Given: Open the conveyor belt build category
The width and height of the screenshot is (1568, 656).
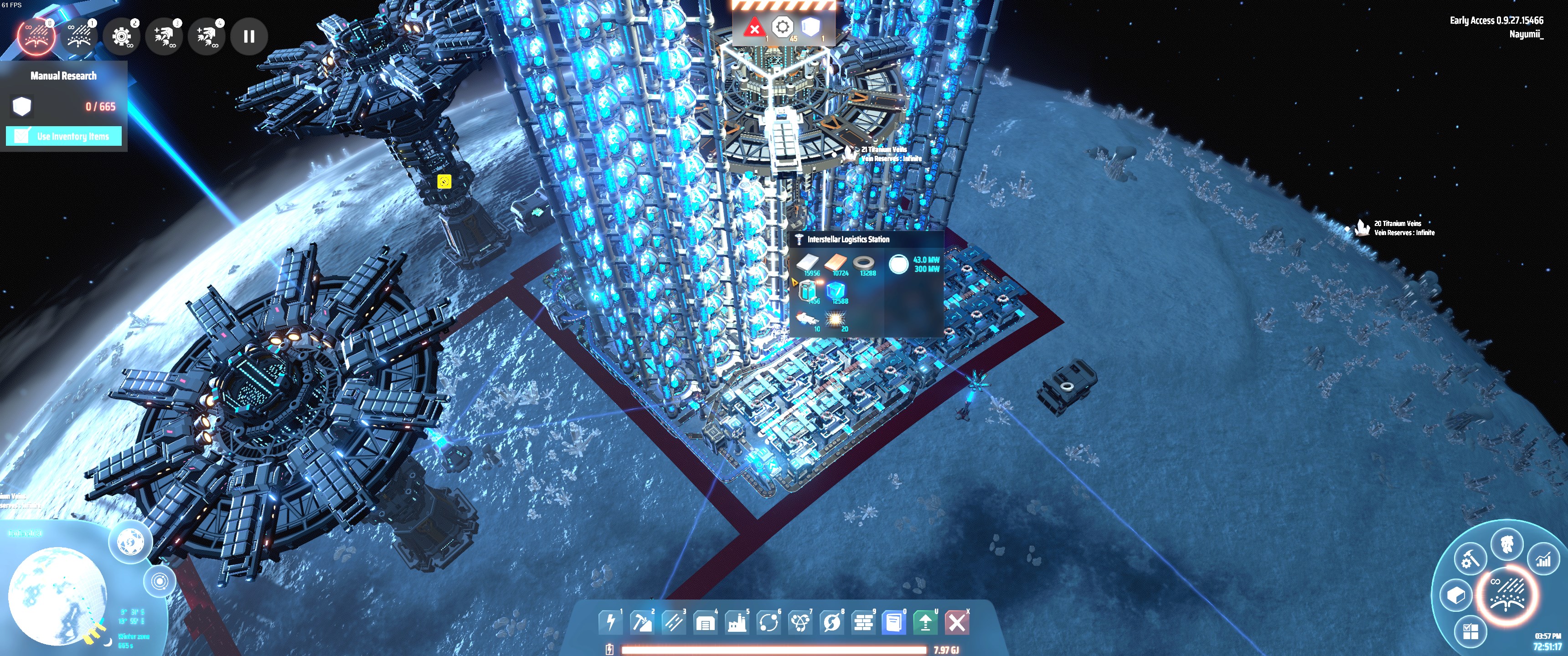Looking at the screenshot, I should point(673,622).
